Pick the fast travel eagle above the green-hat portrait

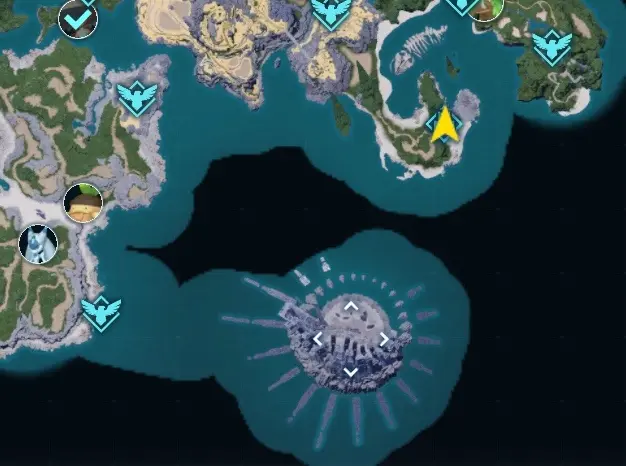click(x=135, y=97)
